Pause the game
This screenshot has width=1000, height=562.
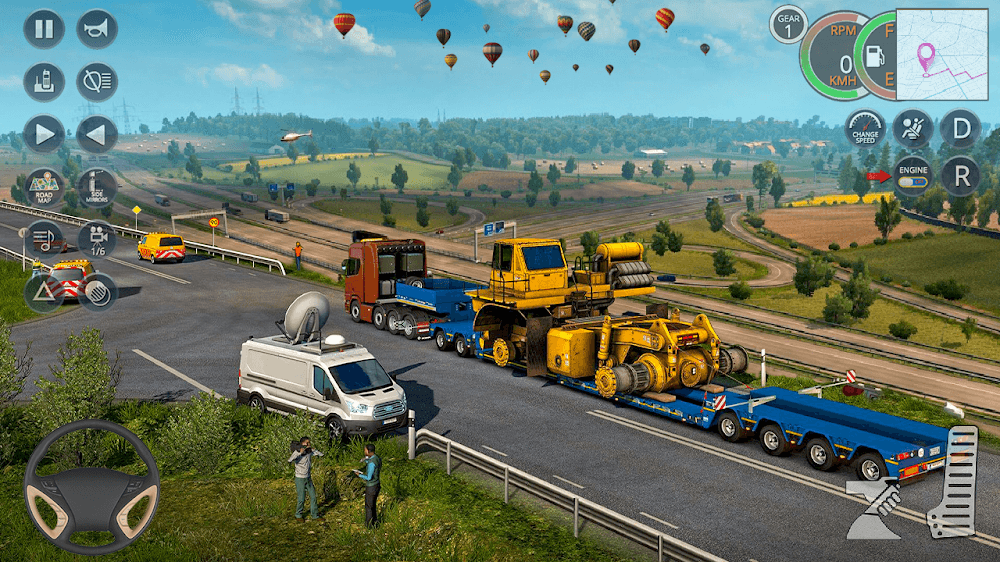44,29
